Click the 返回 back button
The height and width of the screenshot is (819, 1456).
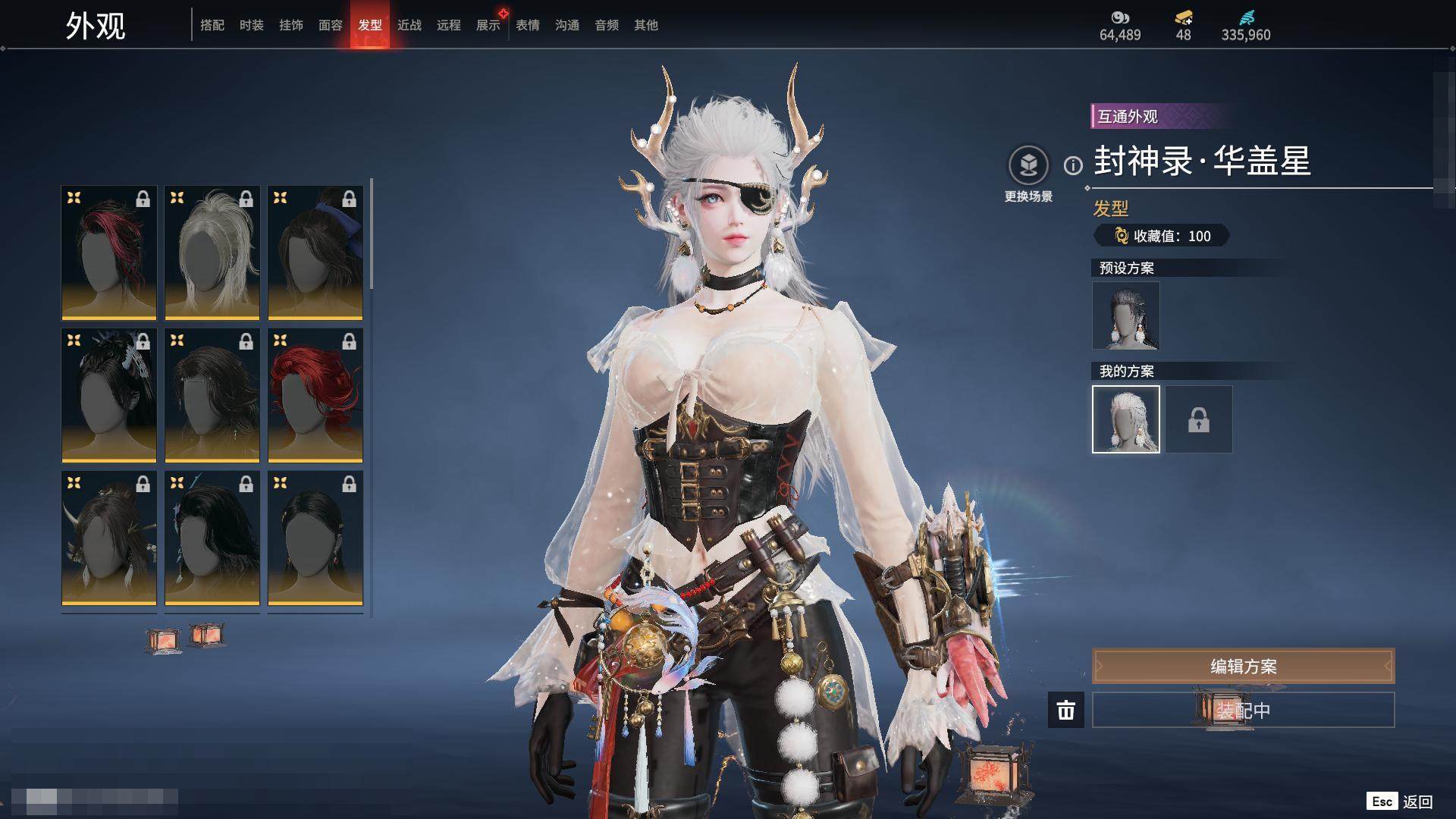point(1401,802)
